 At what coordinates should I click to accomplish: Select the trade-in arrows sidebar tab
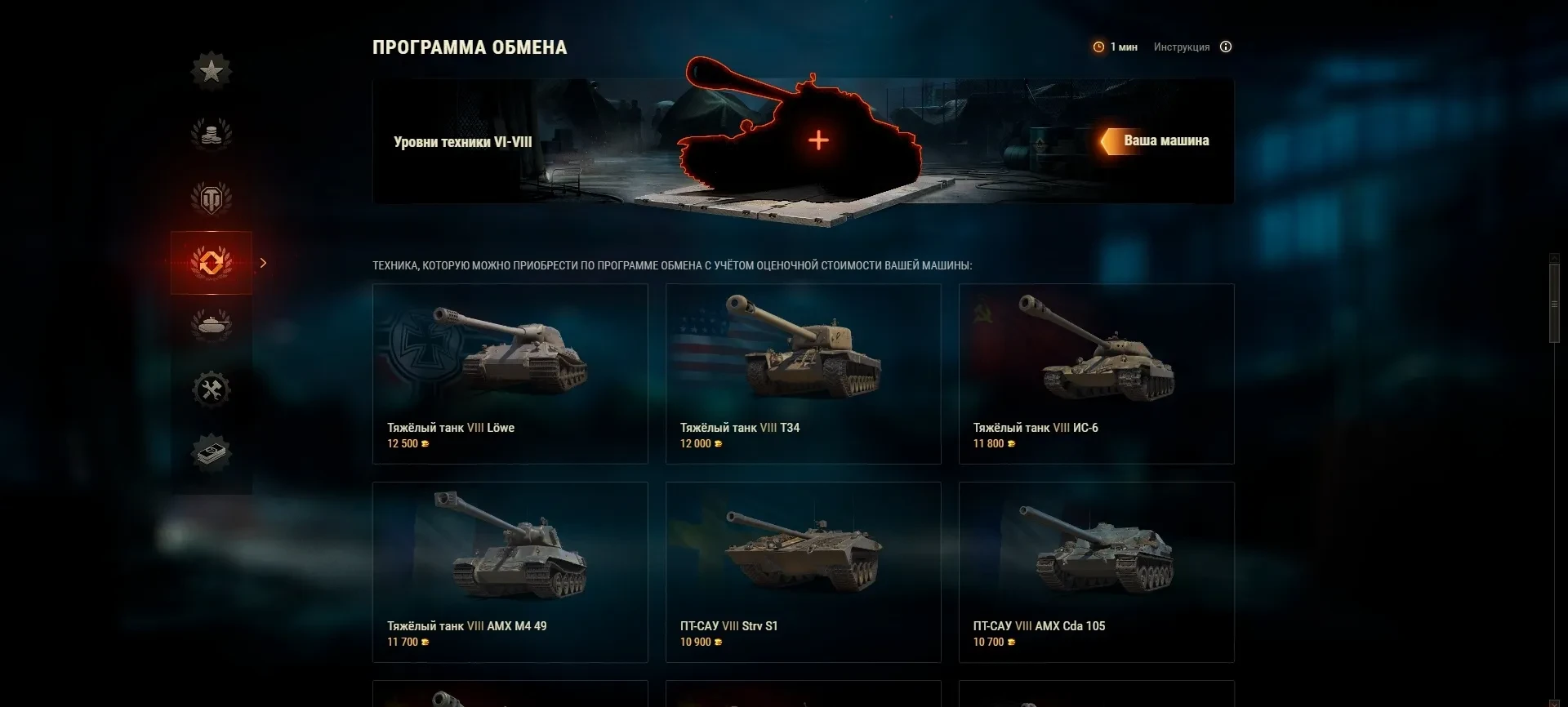coord(212,262)
